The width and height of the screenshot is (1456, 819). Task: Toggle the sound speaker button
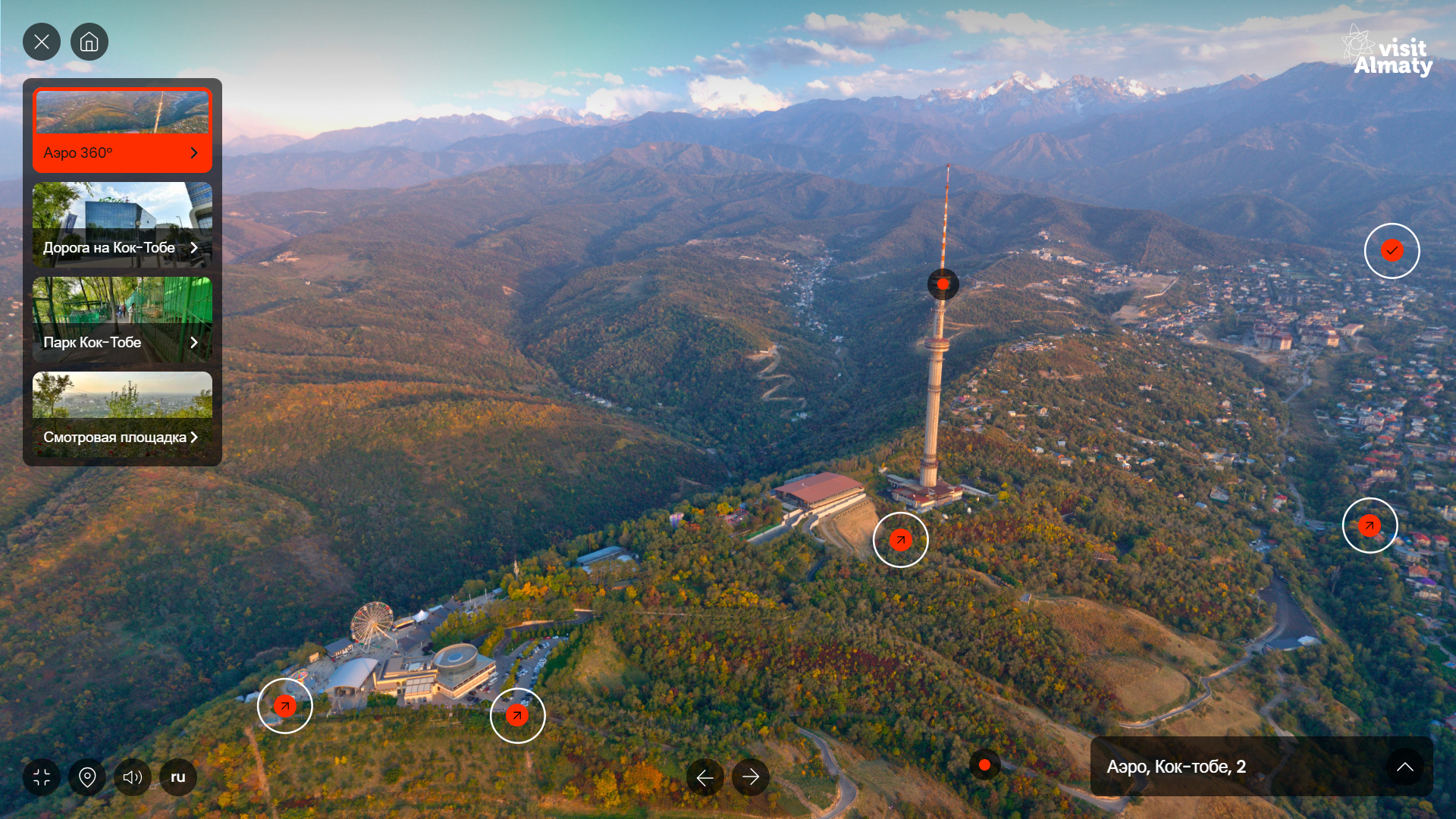pyautogui.click(x=133, y=777)
